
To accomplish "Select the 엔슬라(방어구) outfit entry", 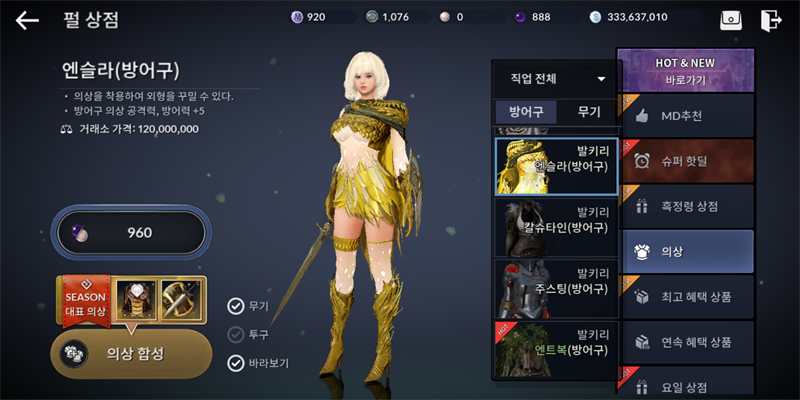I will (556, 165).
